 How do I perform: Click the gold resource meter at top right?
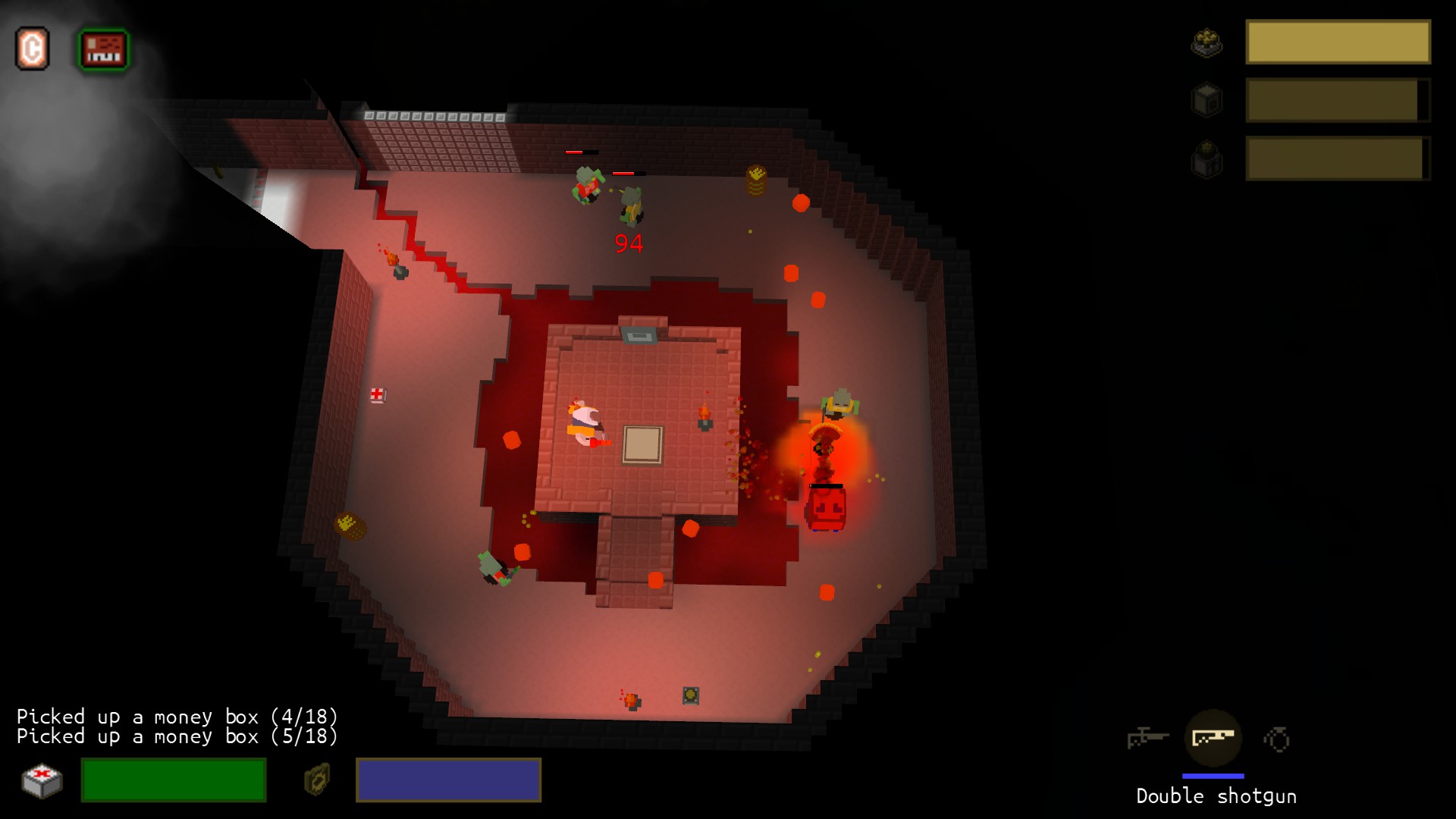coord(1337,43)
